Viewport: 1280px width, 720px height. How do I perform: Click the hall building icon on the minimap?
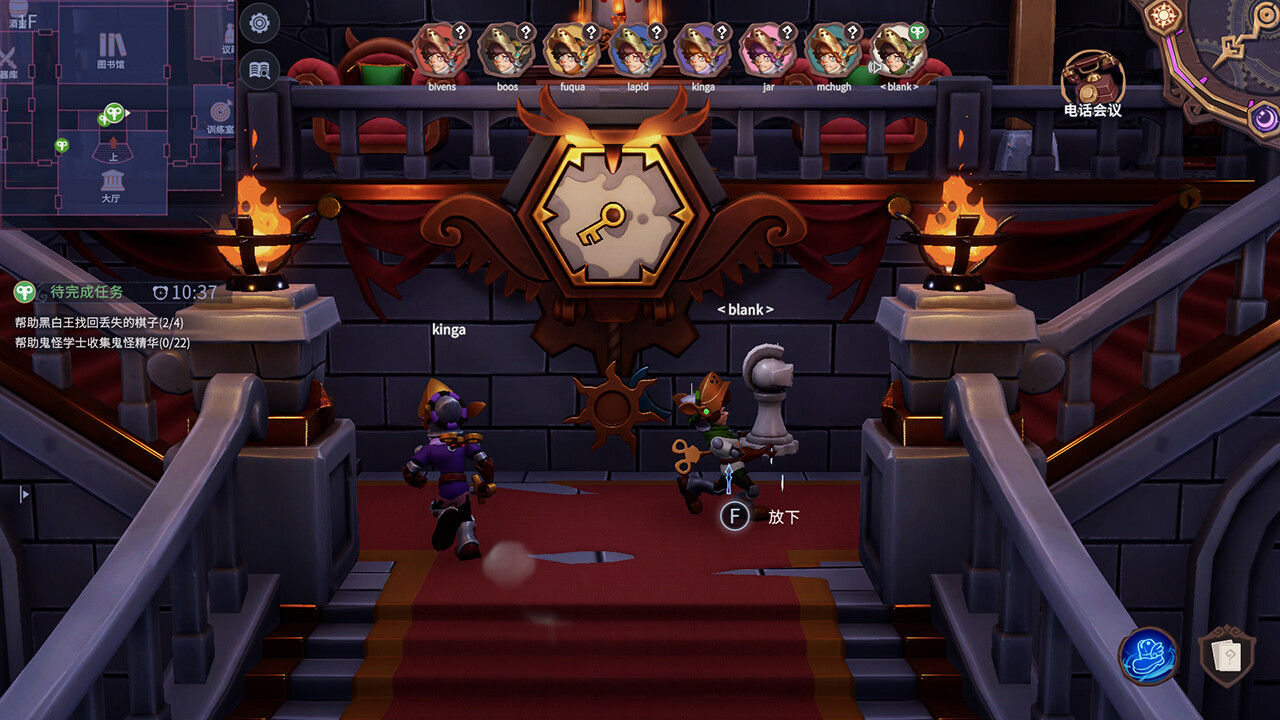113,180
